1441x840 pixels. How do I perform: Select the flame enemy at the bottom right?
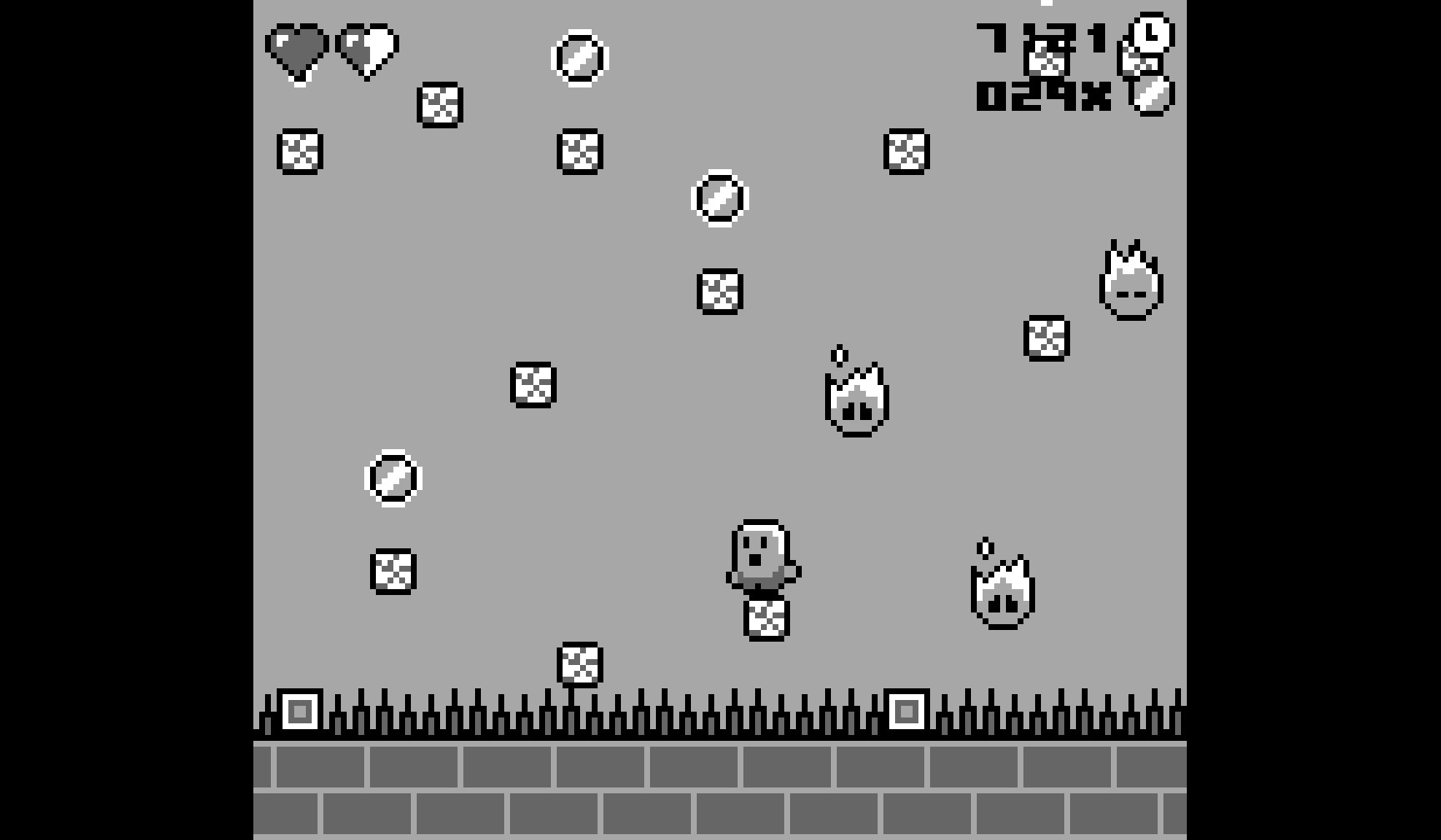tap(1001, 592)
